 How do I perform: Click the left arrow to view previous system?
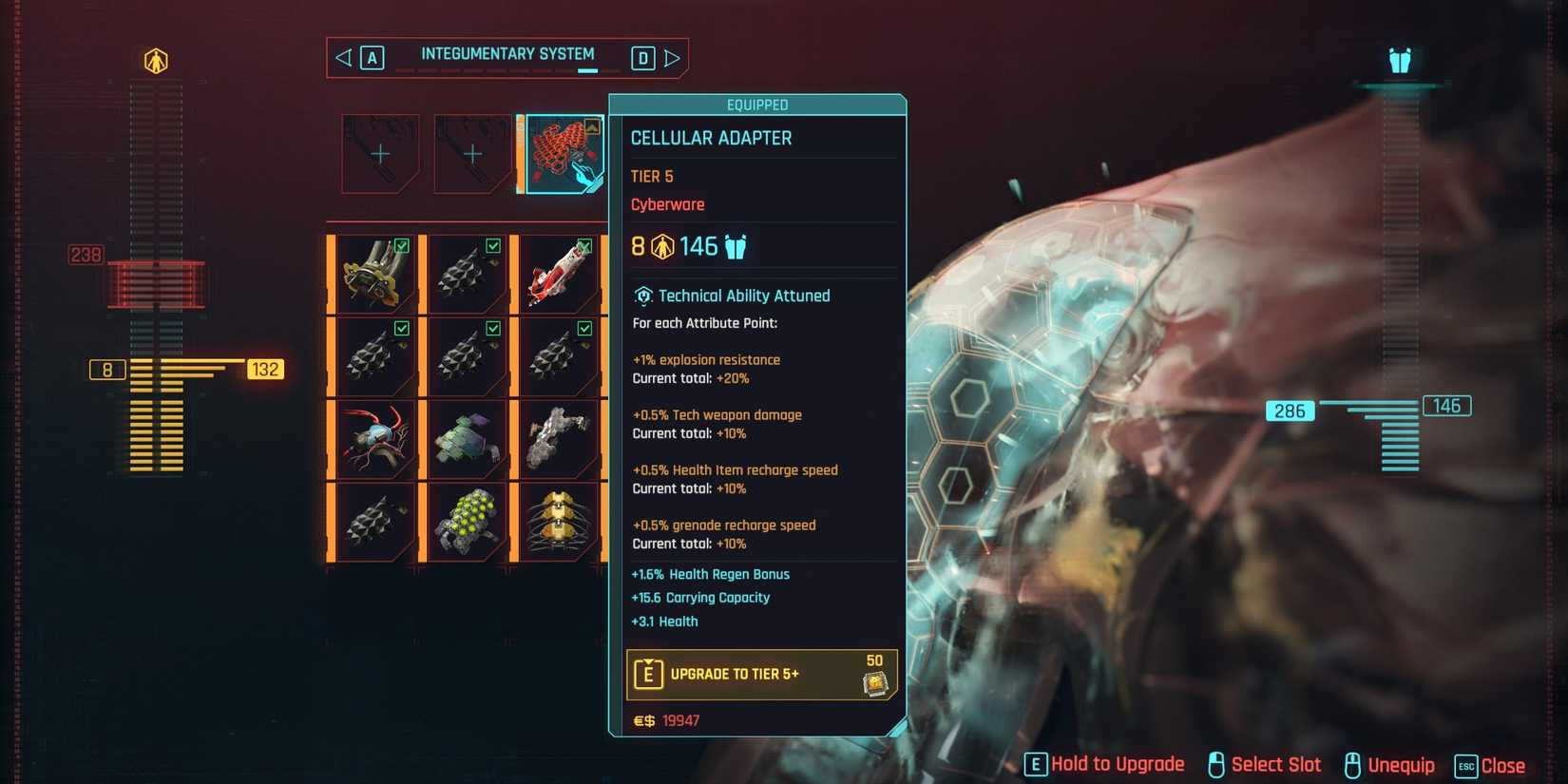click(341, 58)
